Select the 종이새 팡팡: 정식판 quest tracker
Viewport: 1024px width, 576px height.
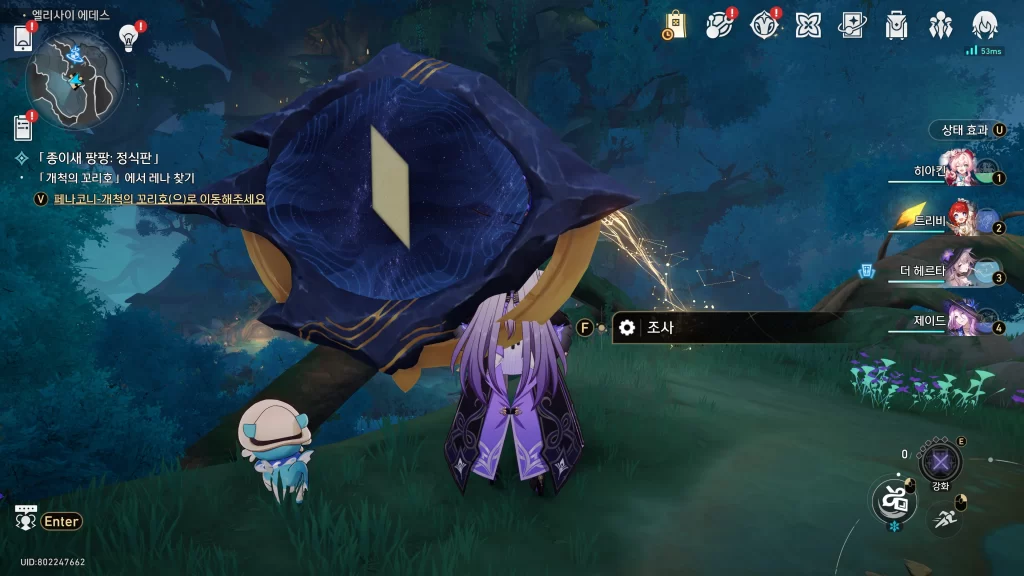click(x=98, y=158)
